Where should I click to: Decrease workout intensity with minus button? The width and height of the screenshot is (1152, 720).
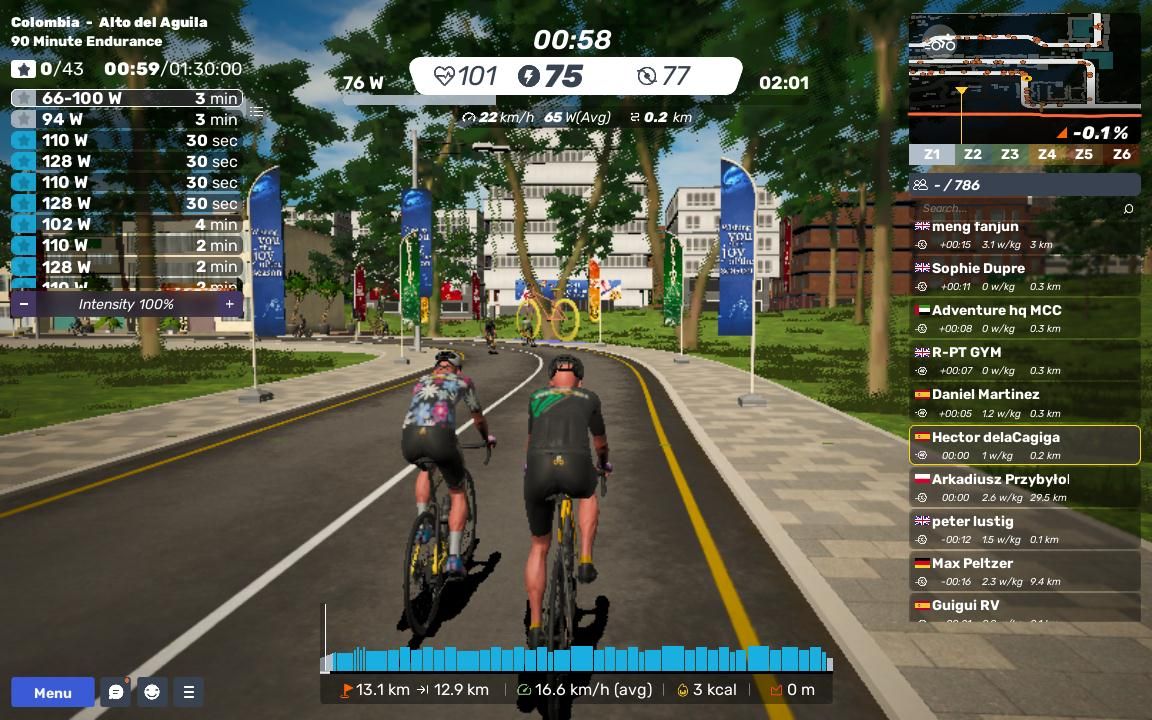23,304
